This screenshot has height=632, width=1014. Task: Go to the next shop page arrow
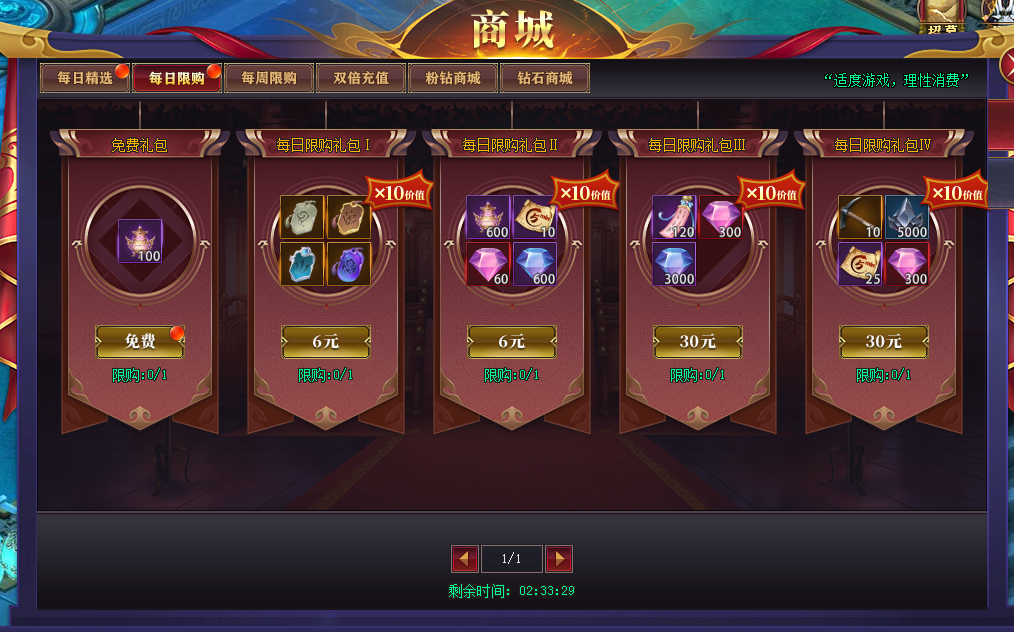[x=559, y=559]
